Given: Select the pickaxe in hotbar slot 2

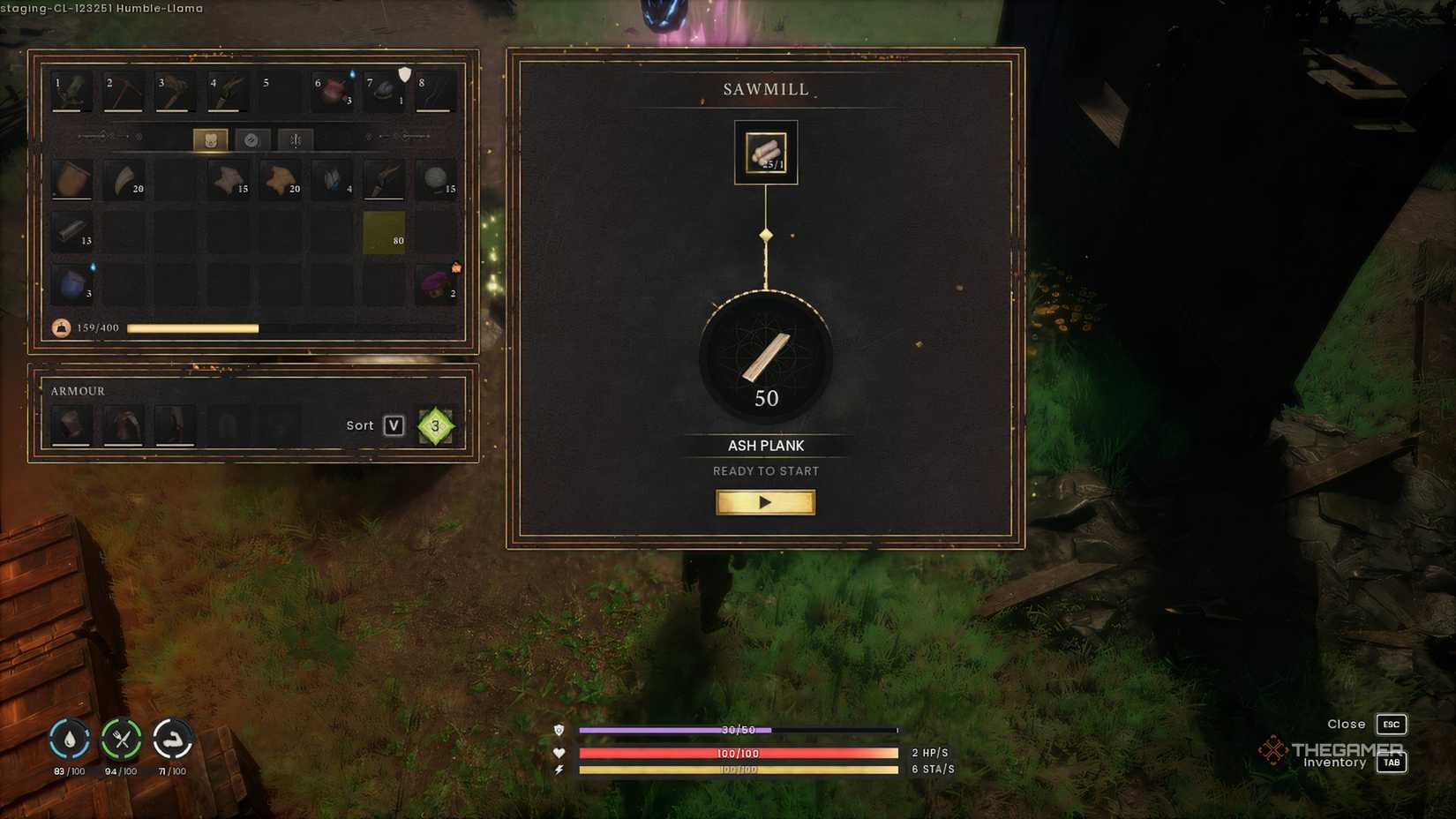Looking at the screenshot, I should 124,89.
